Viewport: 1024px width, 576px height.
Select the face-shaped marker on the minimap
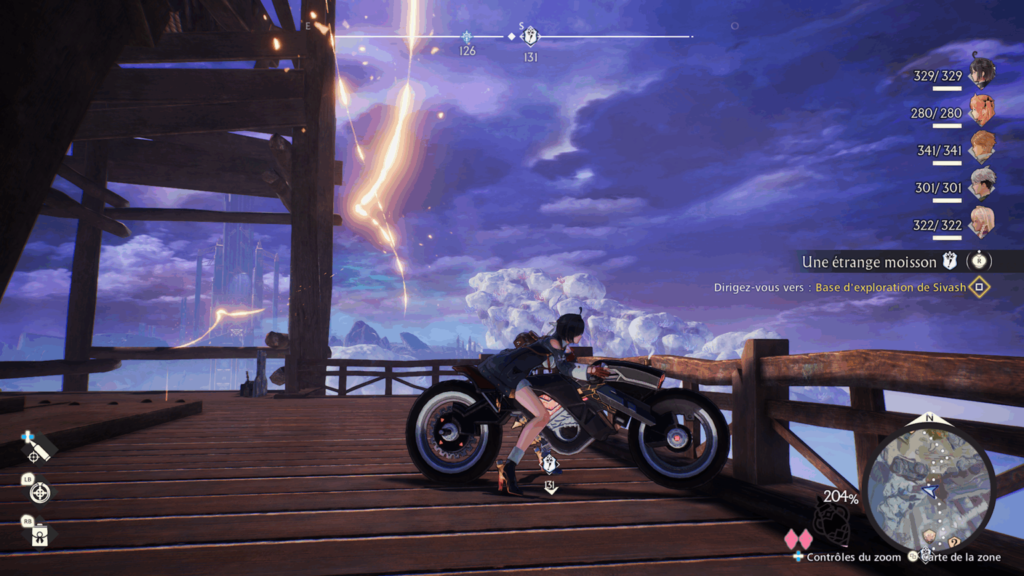coord(929,534)
